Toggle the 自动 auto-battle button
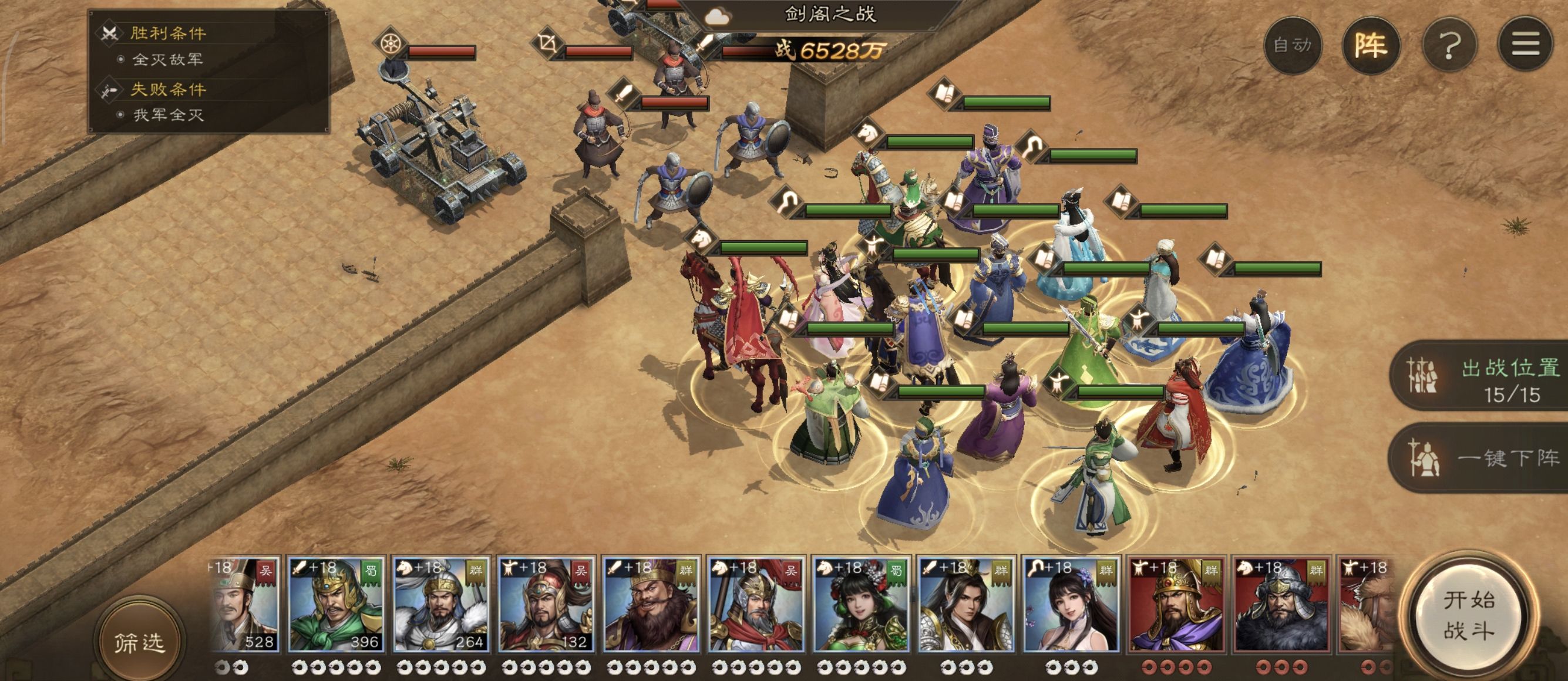This screenshot has width=1568, height=681. 1292,45
